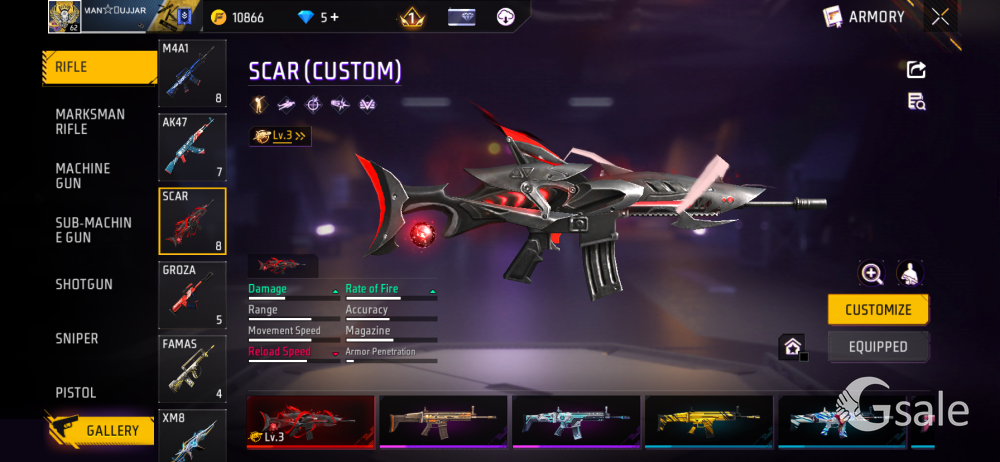Open the Lv.3 upgrade badge
Screen dimensions: 1000x462
(280, 136)
